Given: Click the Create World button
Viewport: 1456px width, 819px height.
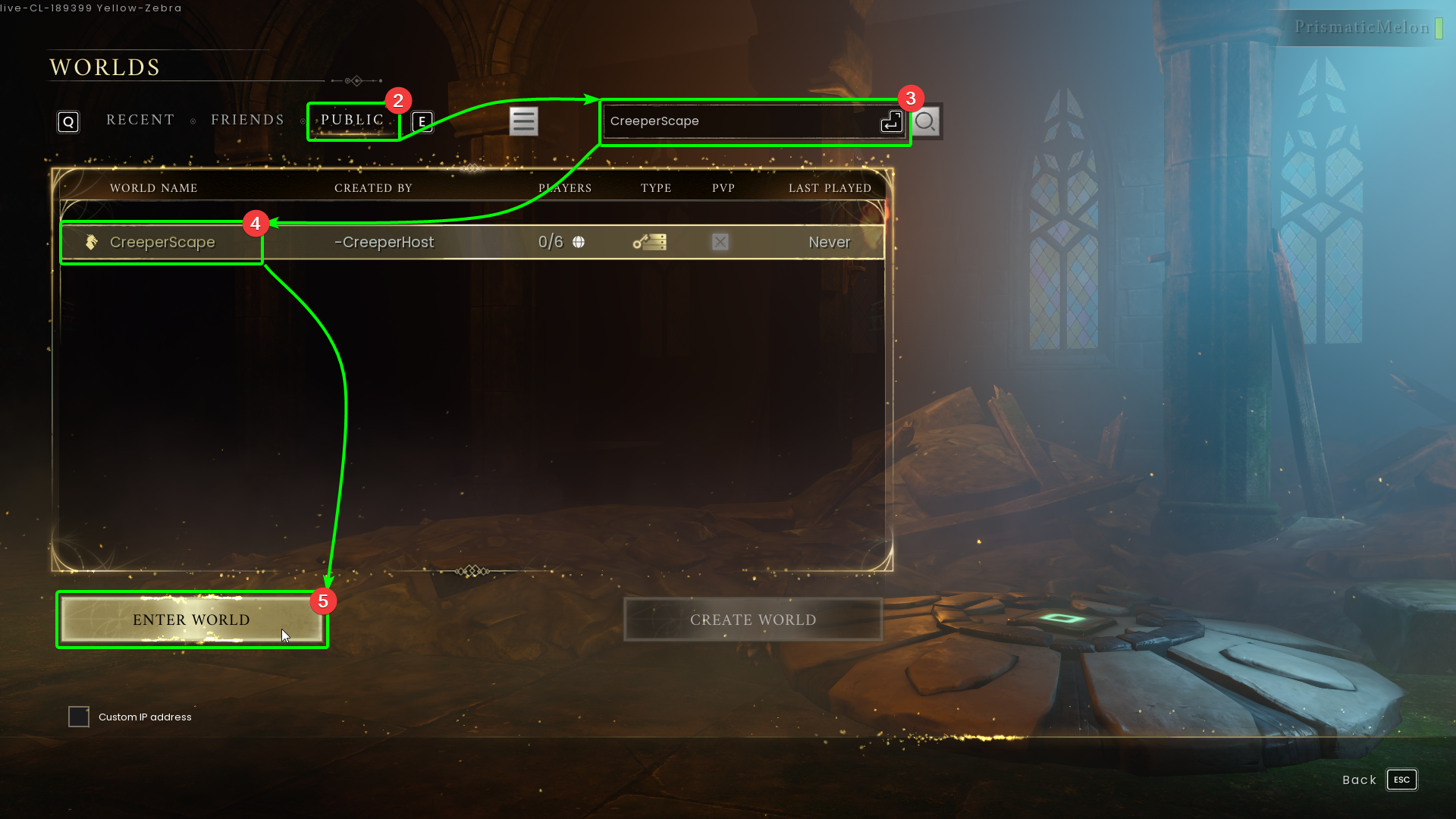Looking at the screenshot, I should pos(752,620).
